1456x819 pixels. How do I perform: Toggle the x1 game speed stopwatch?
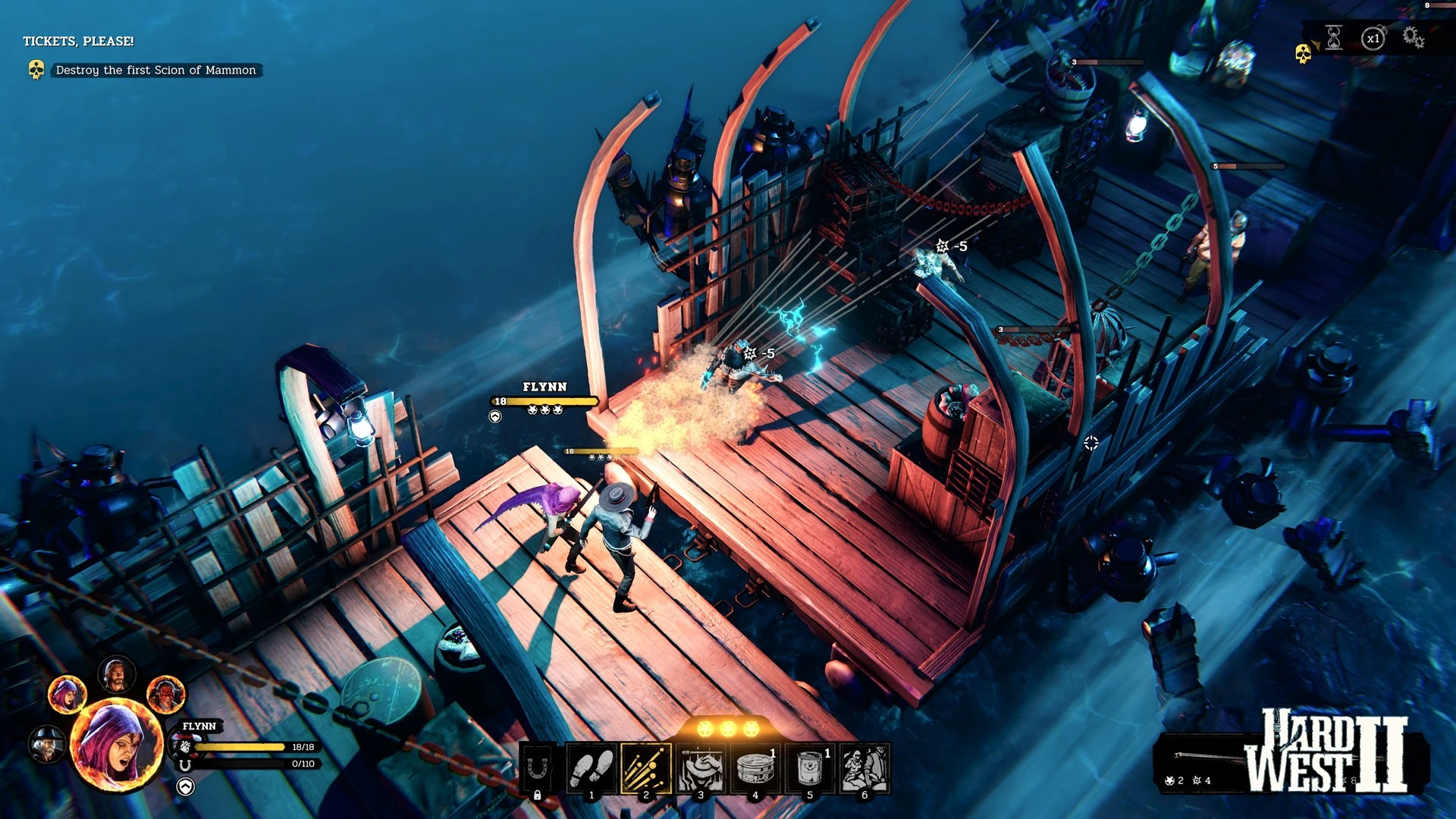(x=1373, y=38)
